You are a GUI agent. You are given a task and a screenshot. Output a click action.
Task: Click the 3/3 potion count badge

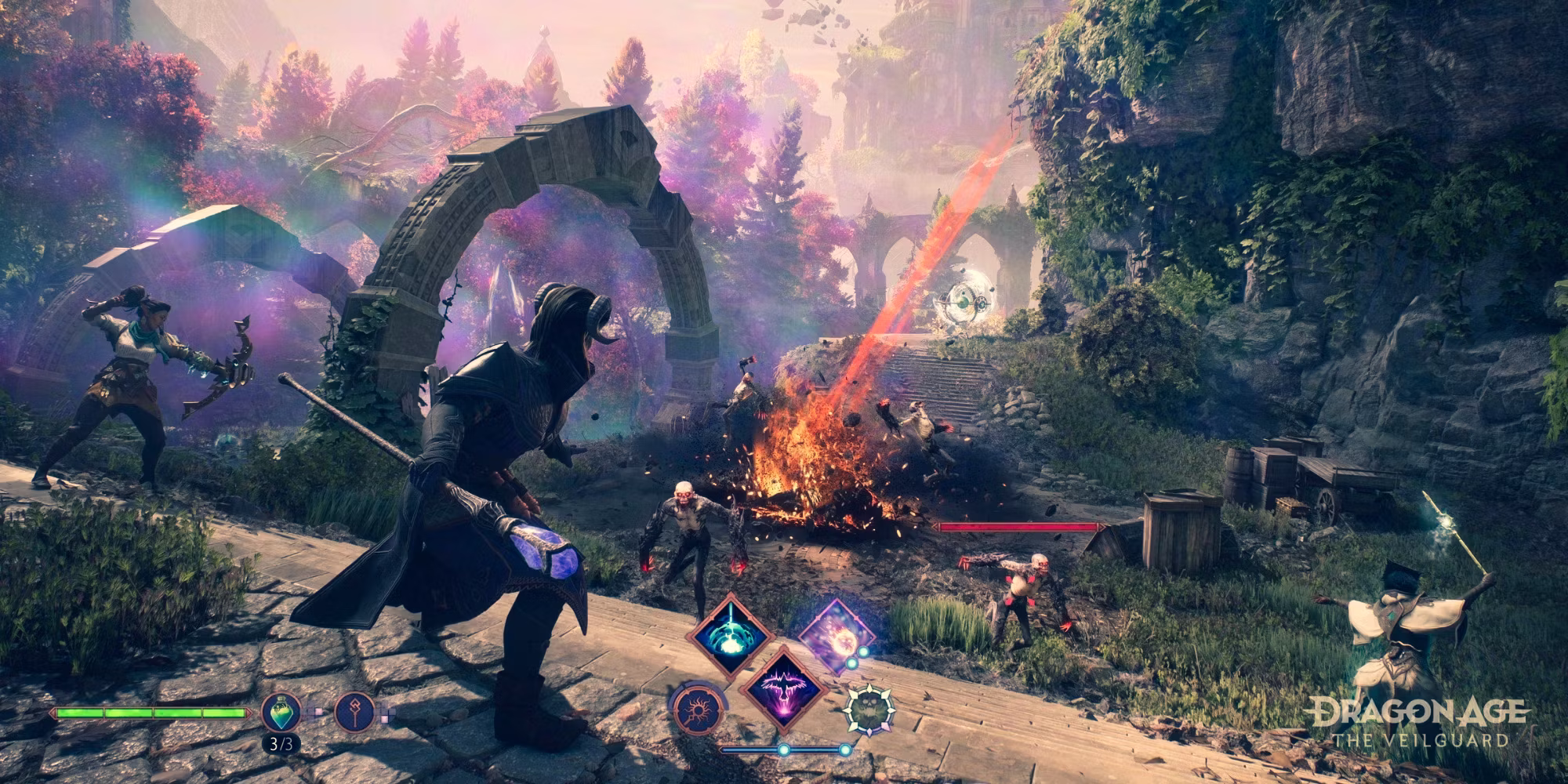point(282,745)
